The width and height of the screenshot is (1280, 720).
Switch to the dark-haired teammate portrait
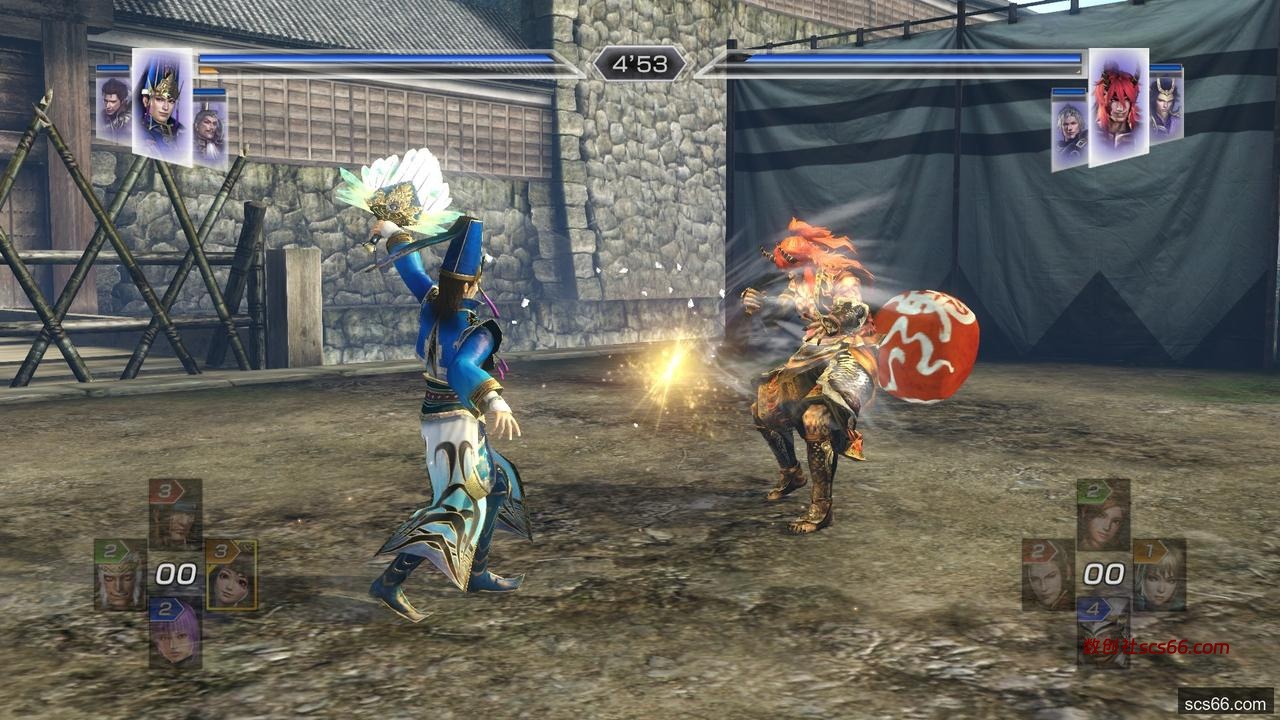(113, 106)
